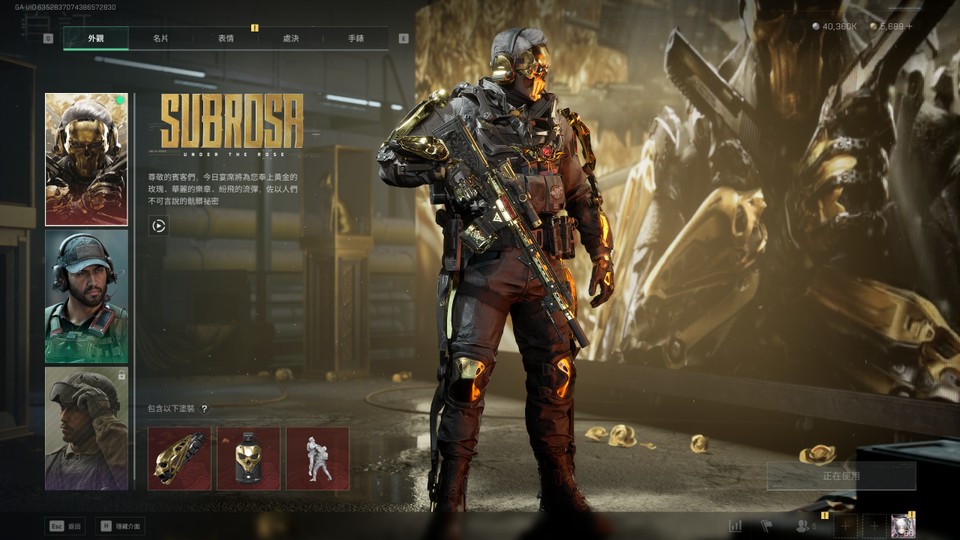The image size is (960, 540).
Task: View the execution animation figures item
Action: click(318, 459)
